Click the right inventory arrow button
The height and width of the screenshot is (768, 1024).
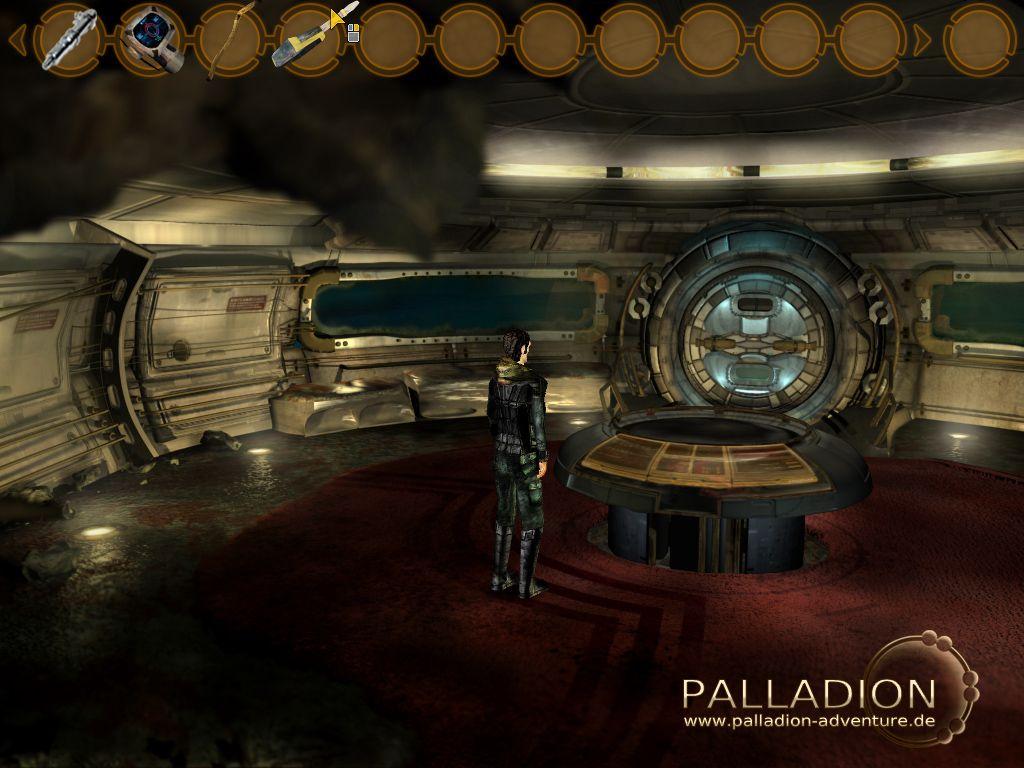click(x=922, y=40)
